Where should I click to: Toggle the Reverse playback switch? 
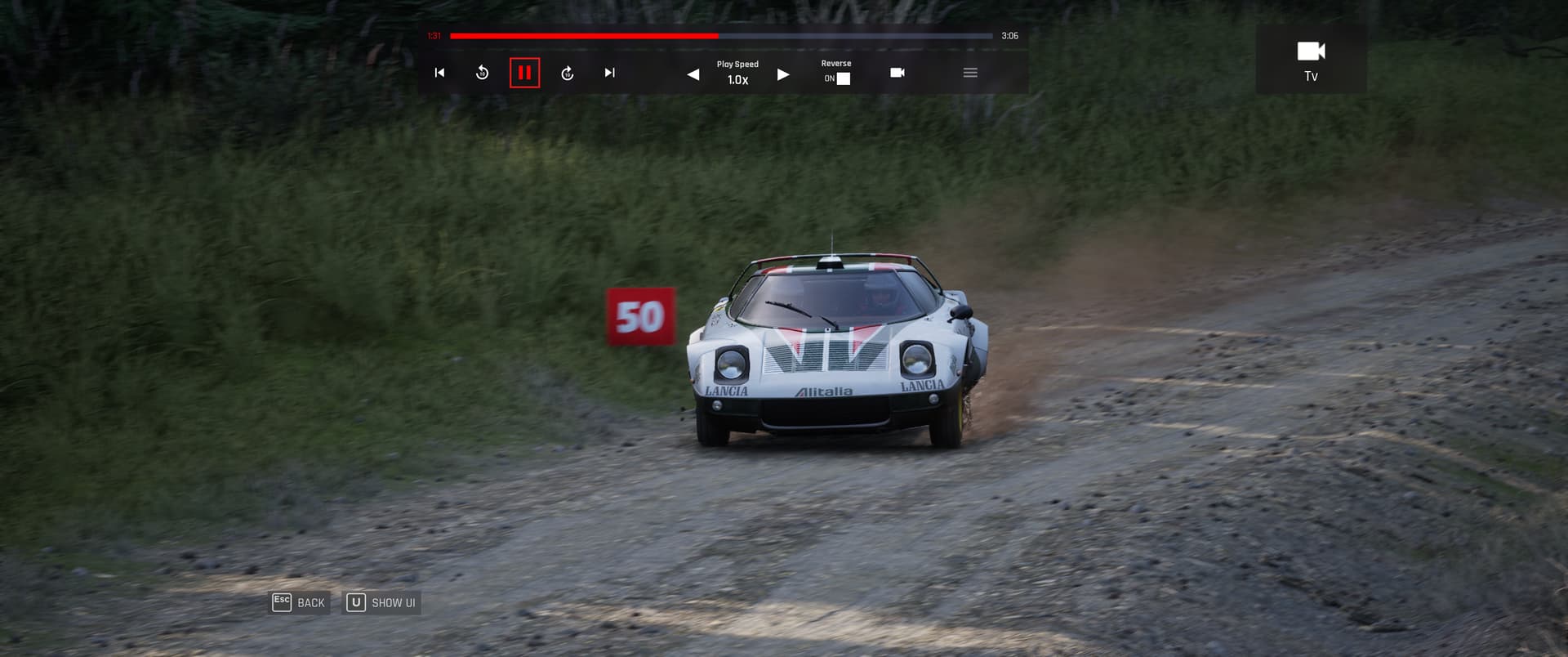[x=843, y=78]
